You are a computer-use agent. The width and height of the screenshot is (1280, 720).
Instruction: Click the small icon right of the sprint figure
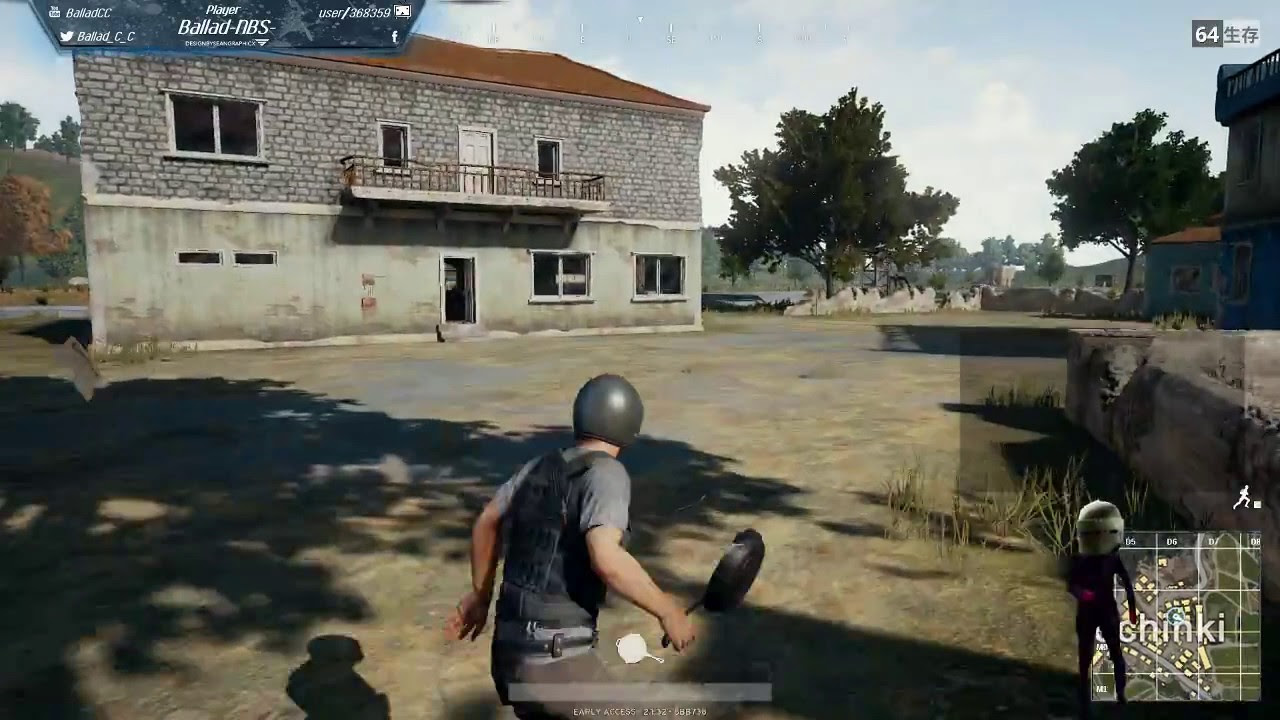pos(1257,504)
